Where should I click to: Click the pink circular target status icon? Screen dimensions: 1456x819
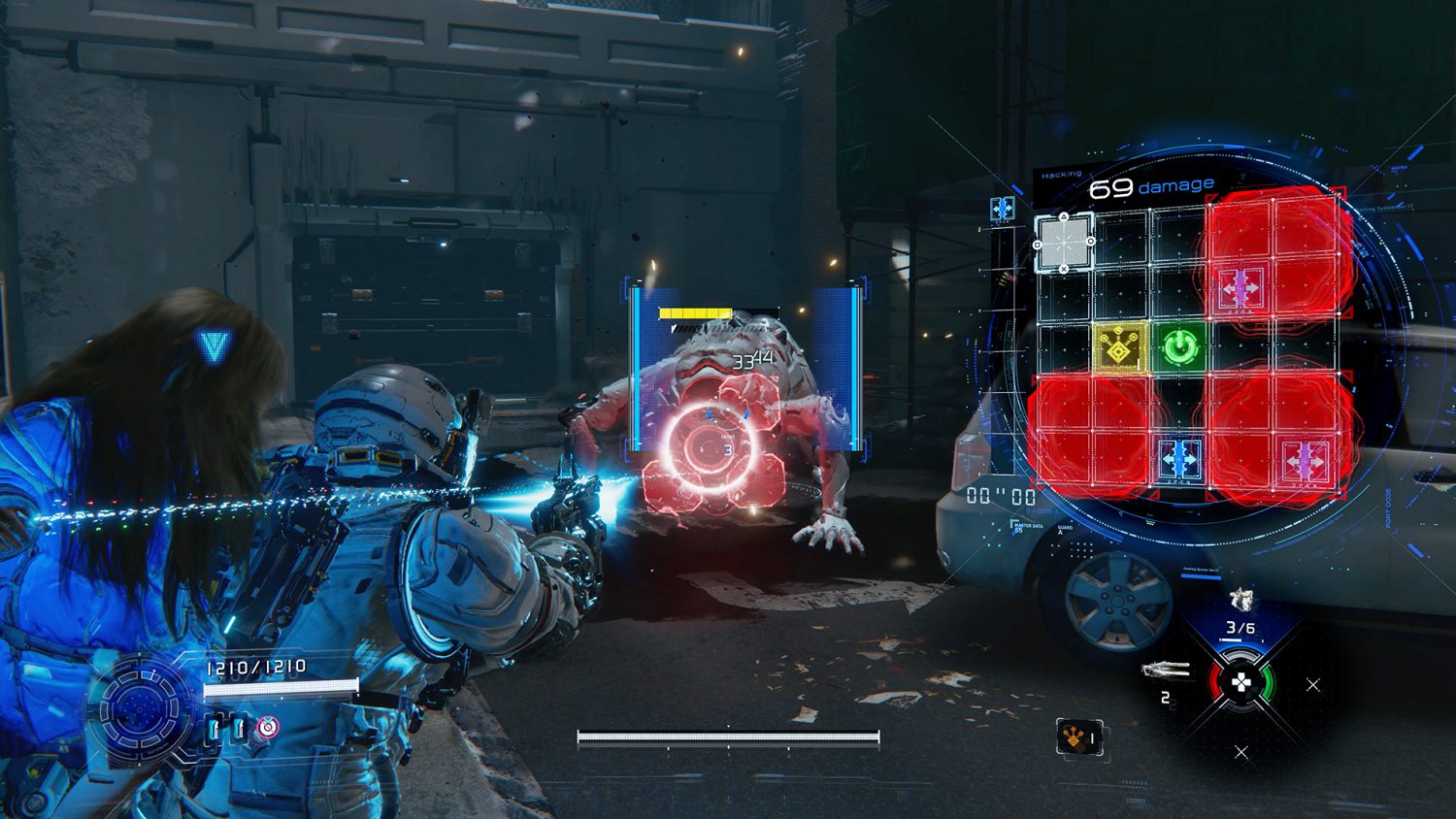coord(267,727)
